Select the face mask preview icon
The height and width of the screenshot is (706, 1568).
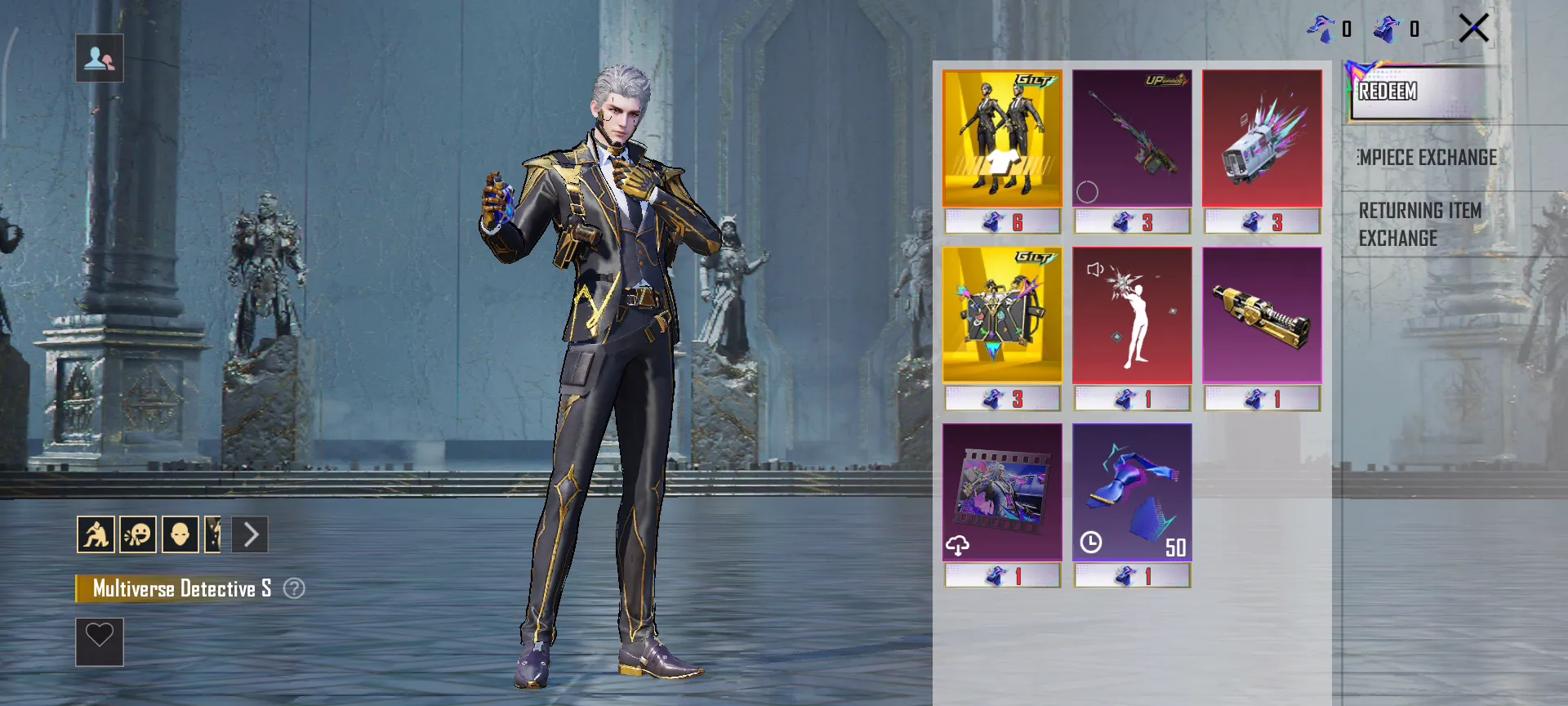180,535
